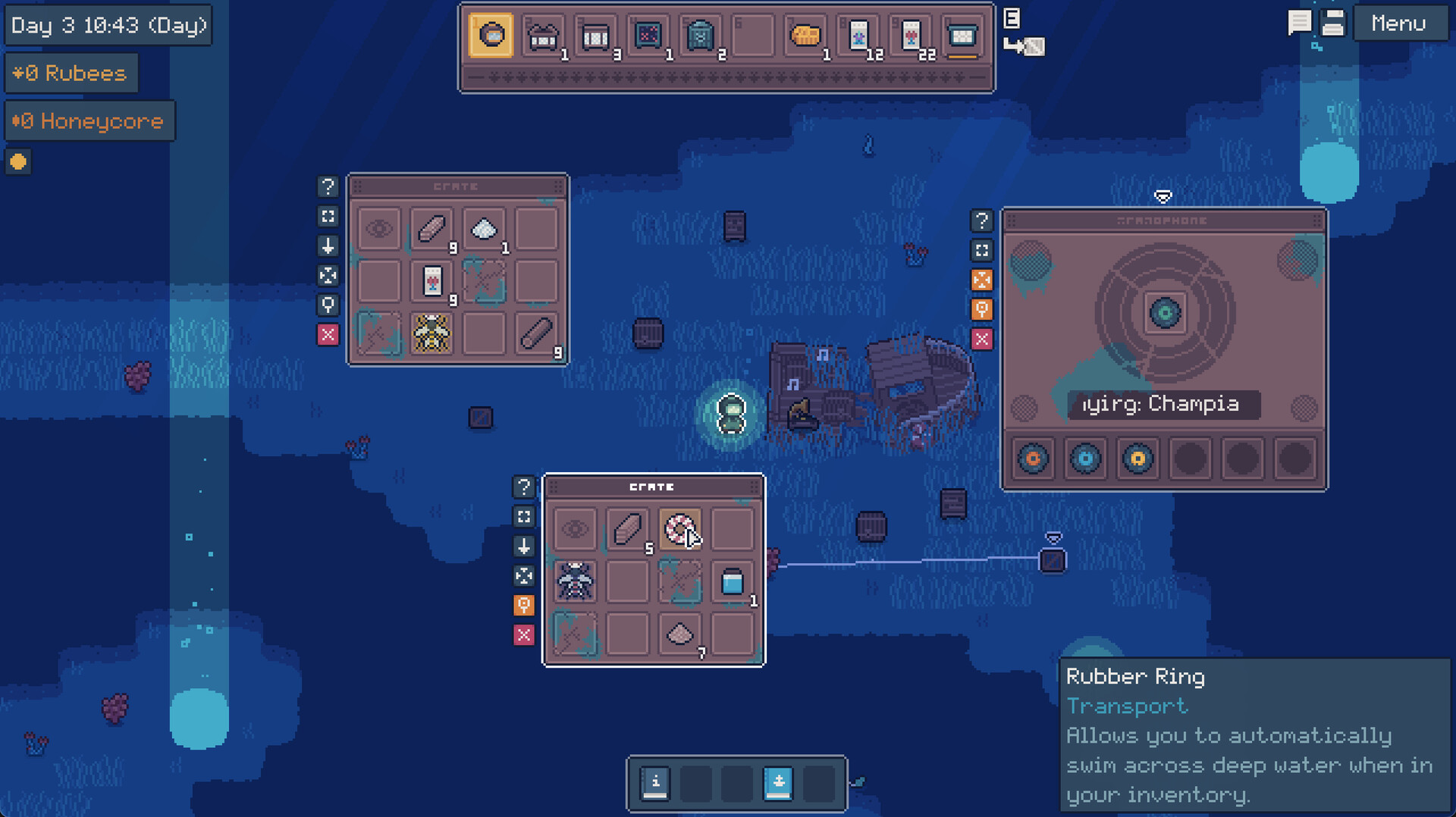Expand the lower crate to fullscreen view
The image size is (1456, 817).
pyautogui.click(x=524, y=517)
